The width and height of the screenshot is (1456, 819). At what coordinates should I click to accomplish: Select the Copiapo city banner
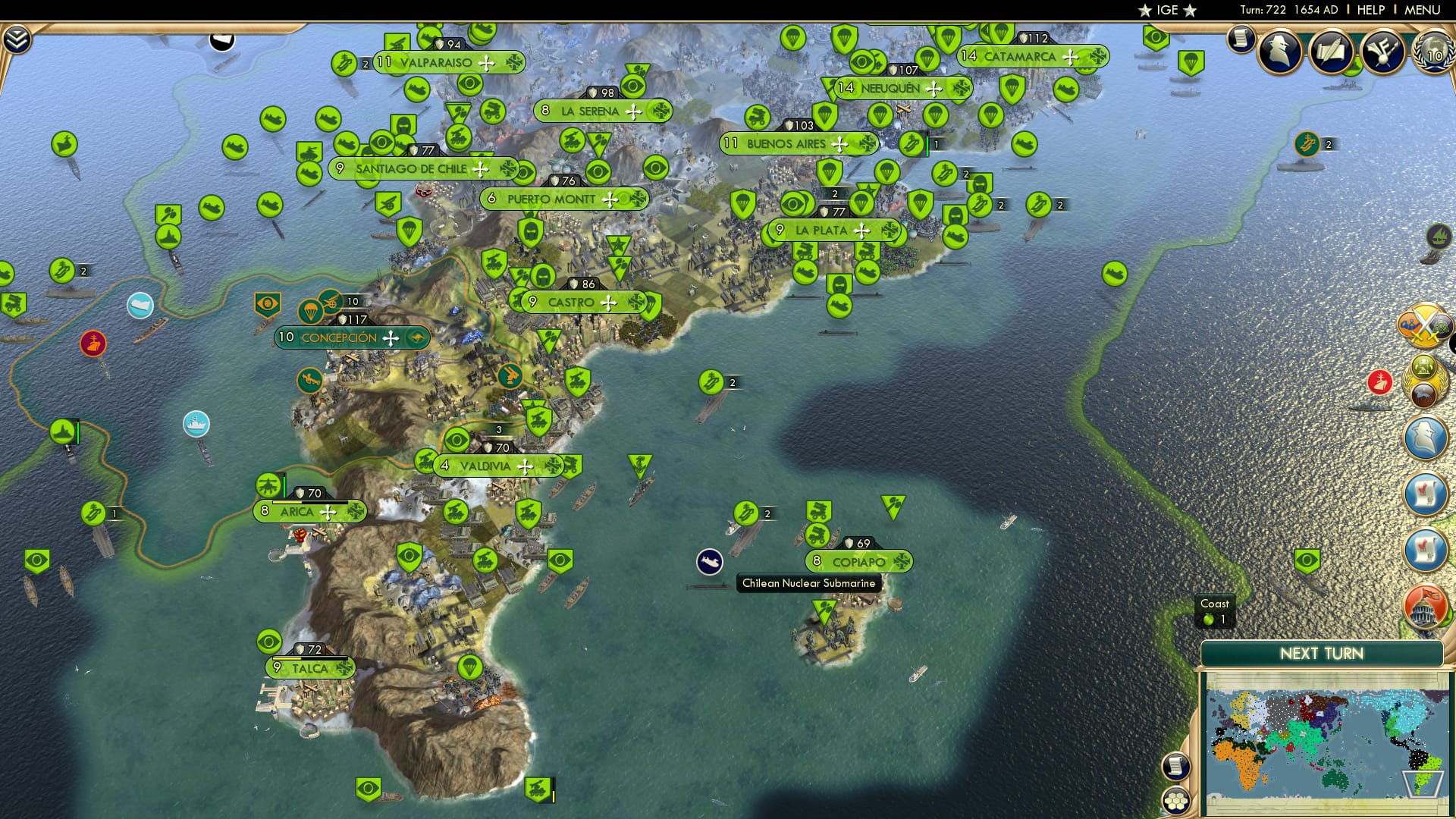858,562
